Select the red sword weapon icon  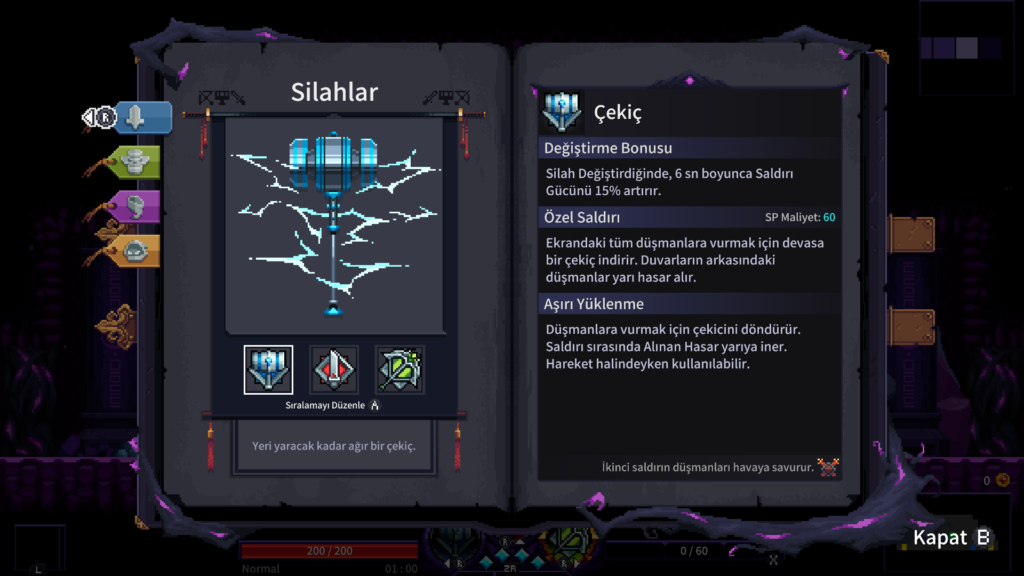pyautogui.click(x=334, y=370)
